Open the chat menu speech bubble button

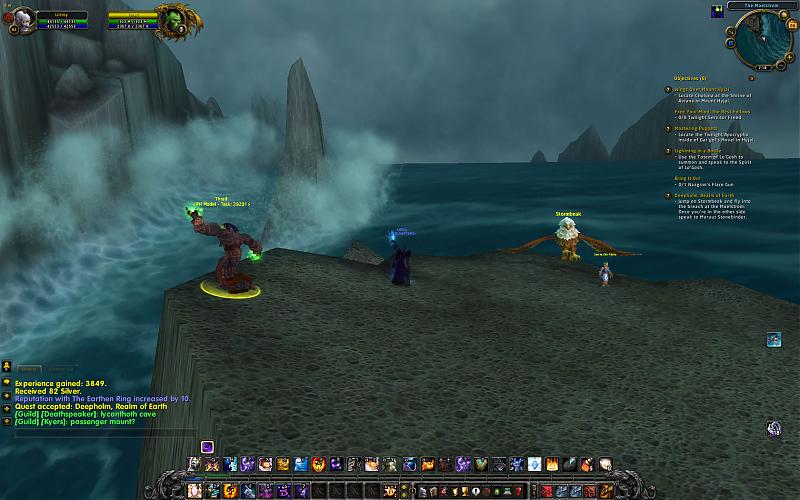click(6, 381)
